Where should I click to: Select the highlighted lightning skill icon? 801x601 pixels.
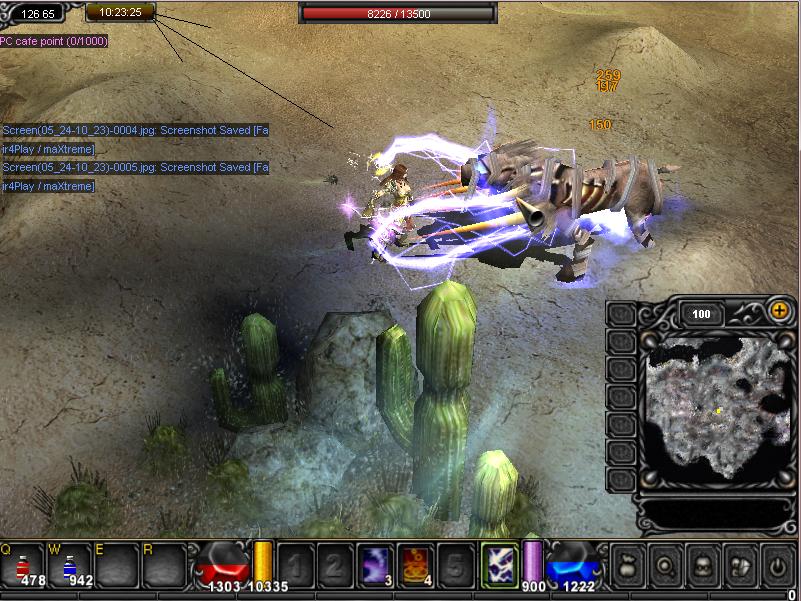tap(499, 564)
